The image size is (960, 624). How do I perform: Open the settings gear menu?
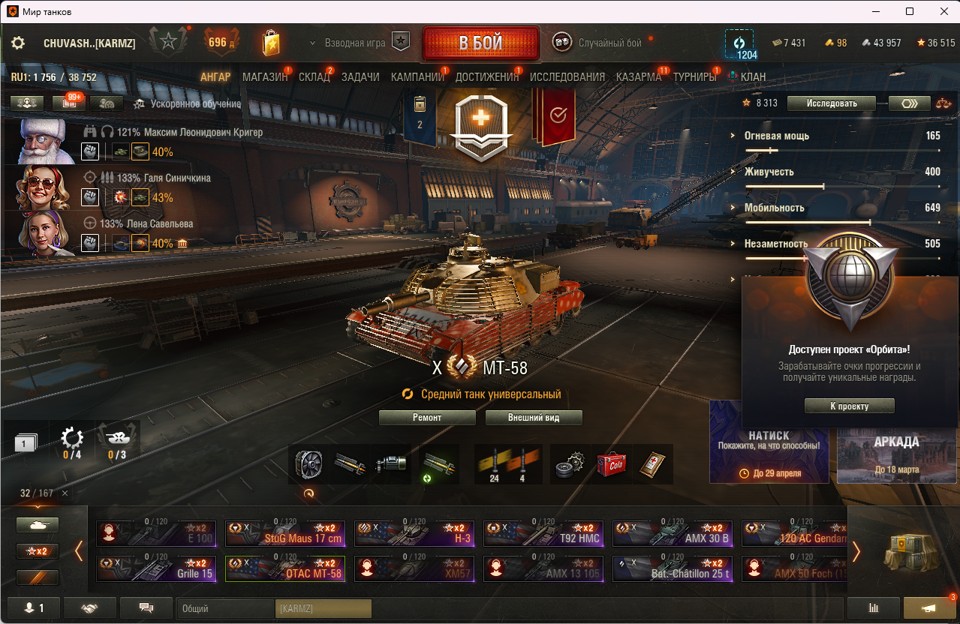pyautogui.click(x=18, y=43)
